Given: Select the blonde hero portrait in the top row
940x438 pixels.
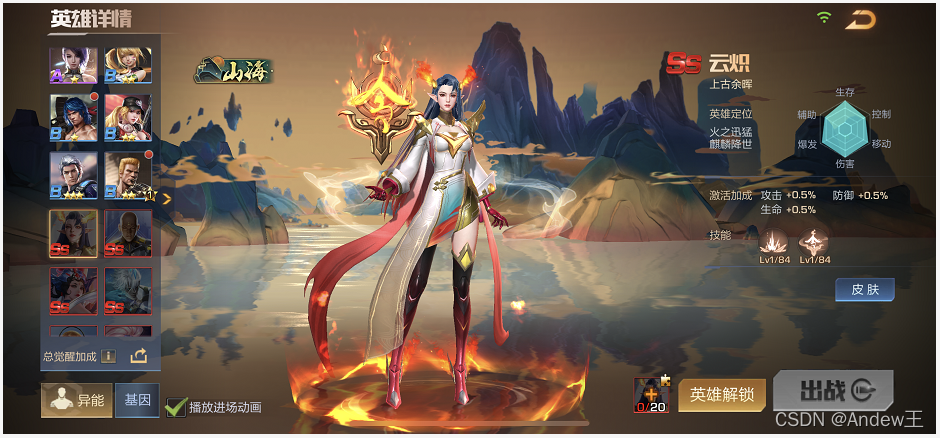Looking at the screenshot, I should click(128, 65).
